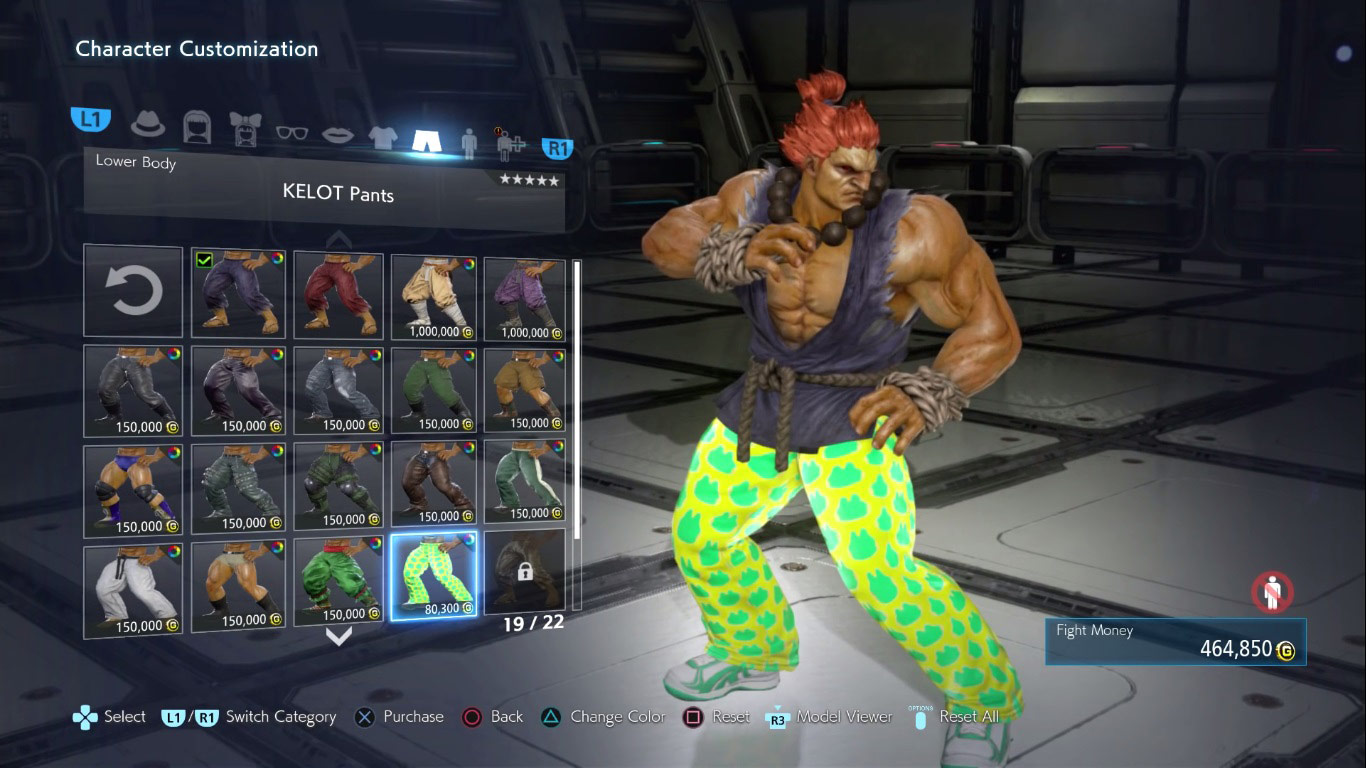Click the revert arrow tile in grid
The image size is (1366, 768).
(133, 292)
